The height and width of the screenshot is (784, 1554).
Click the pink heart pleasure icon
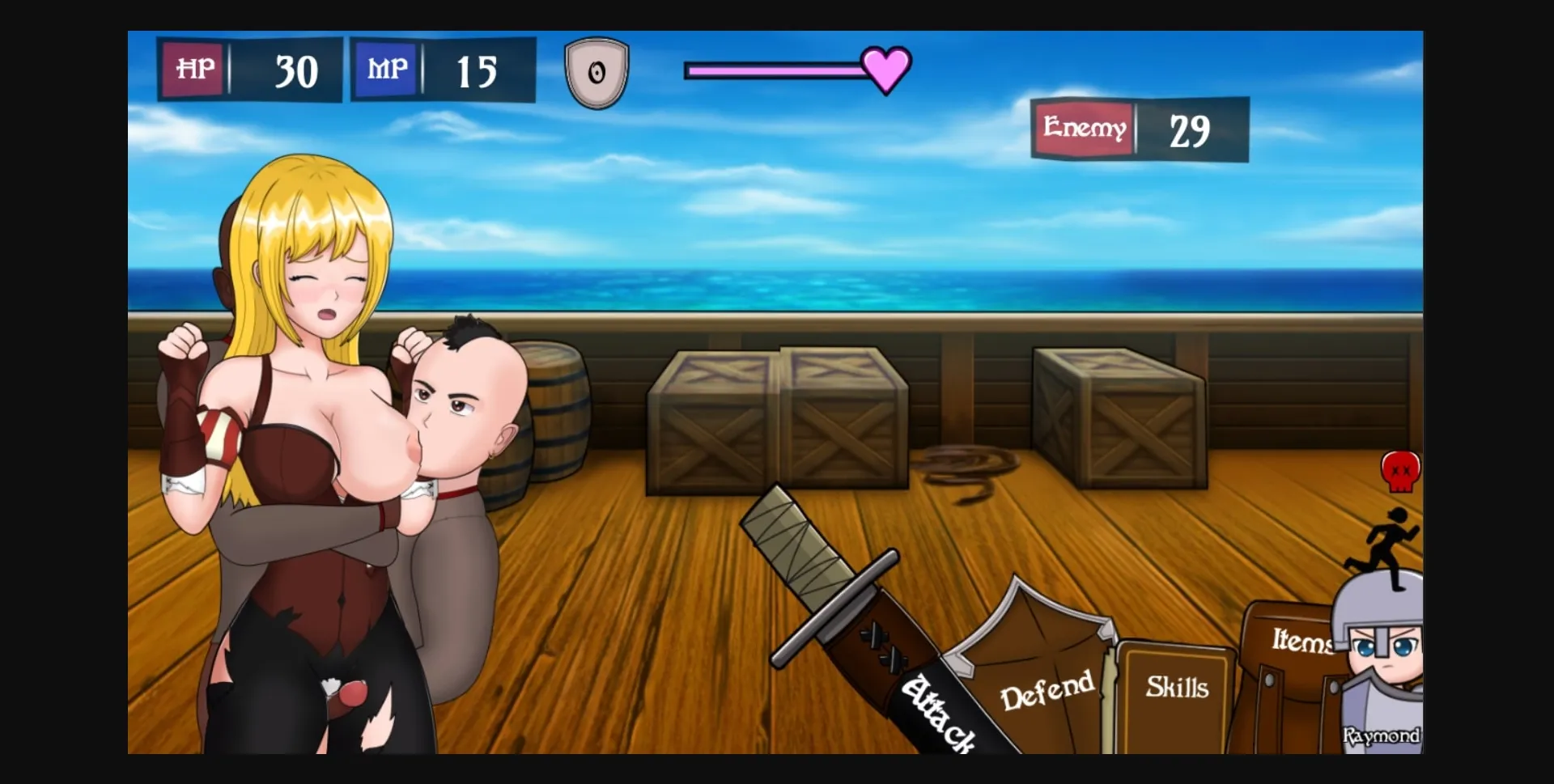click(887, 70)
